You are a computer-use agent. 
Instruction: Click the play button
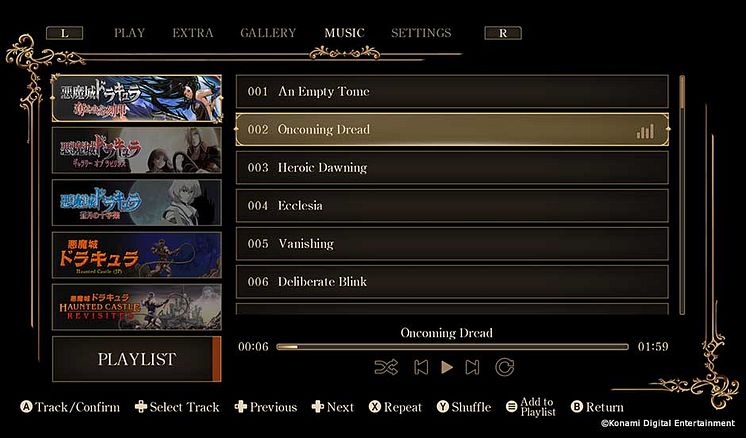click(447, 367)
